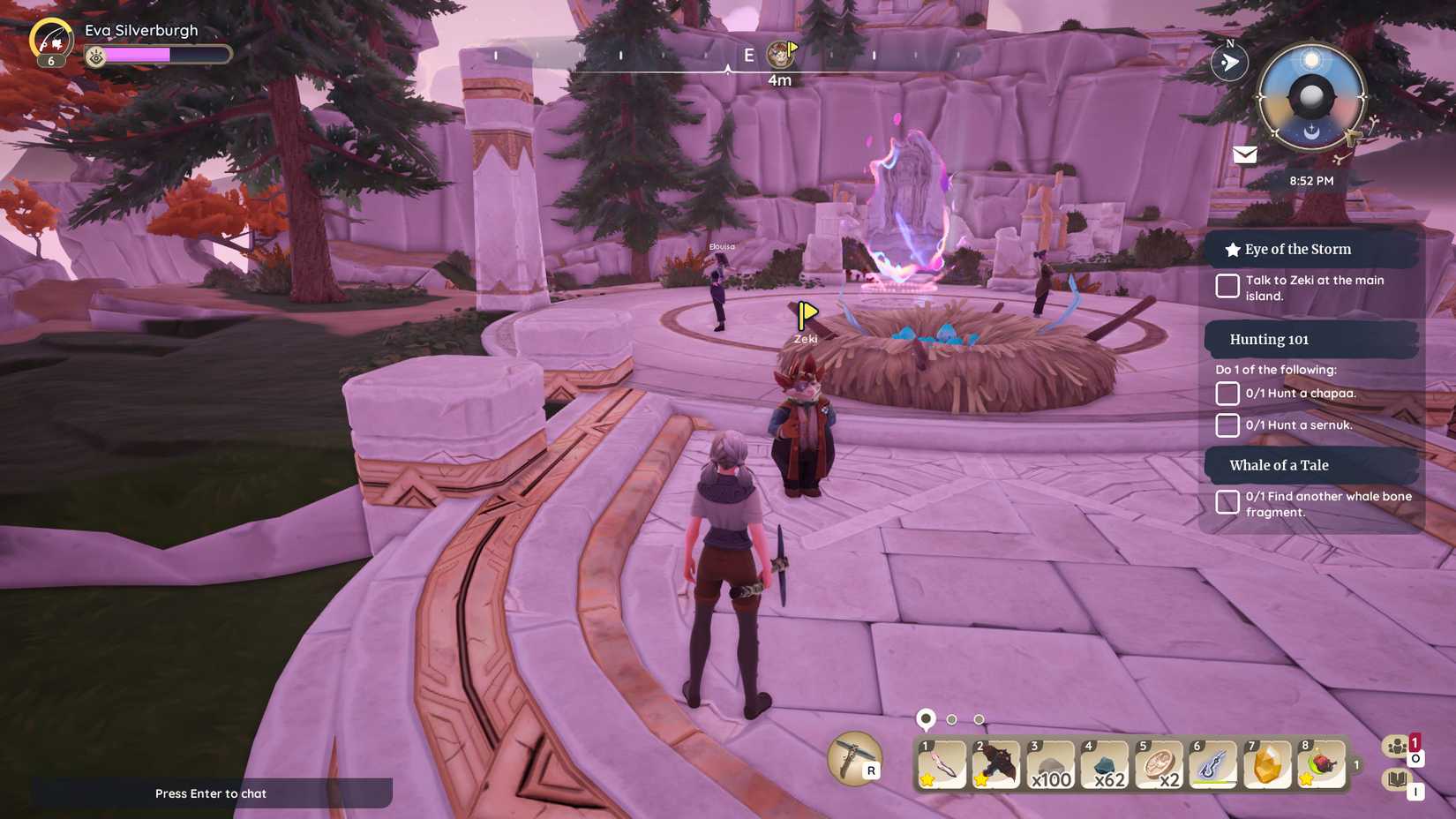Select the fishing hook in hotbar slot 6
1456x819 pixels.
coord(1212,764)
